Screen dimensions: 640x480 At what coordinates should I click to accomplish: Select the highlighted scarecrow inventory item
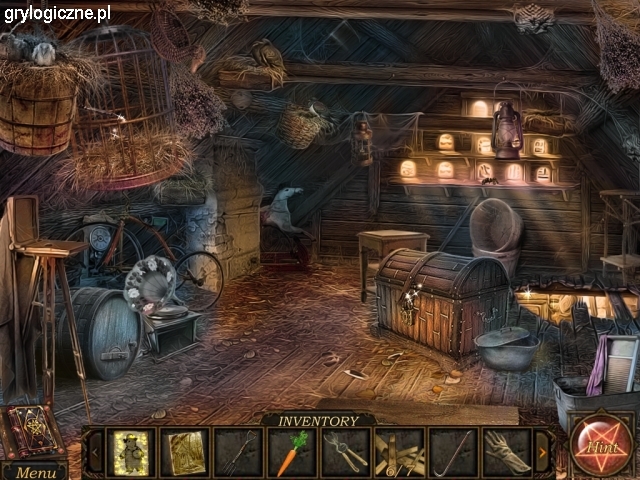(131, 452)
